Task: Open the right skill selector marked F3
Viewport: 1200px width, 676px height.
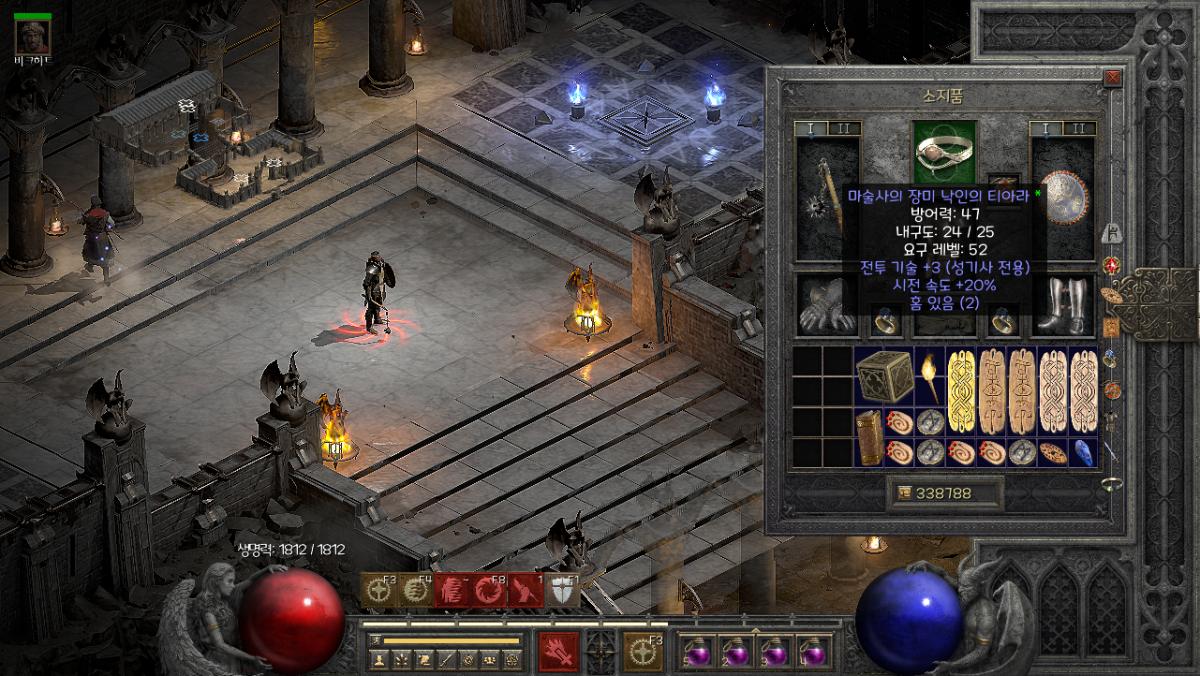Action: pos(642,651)
